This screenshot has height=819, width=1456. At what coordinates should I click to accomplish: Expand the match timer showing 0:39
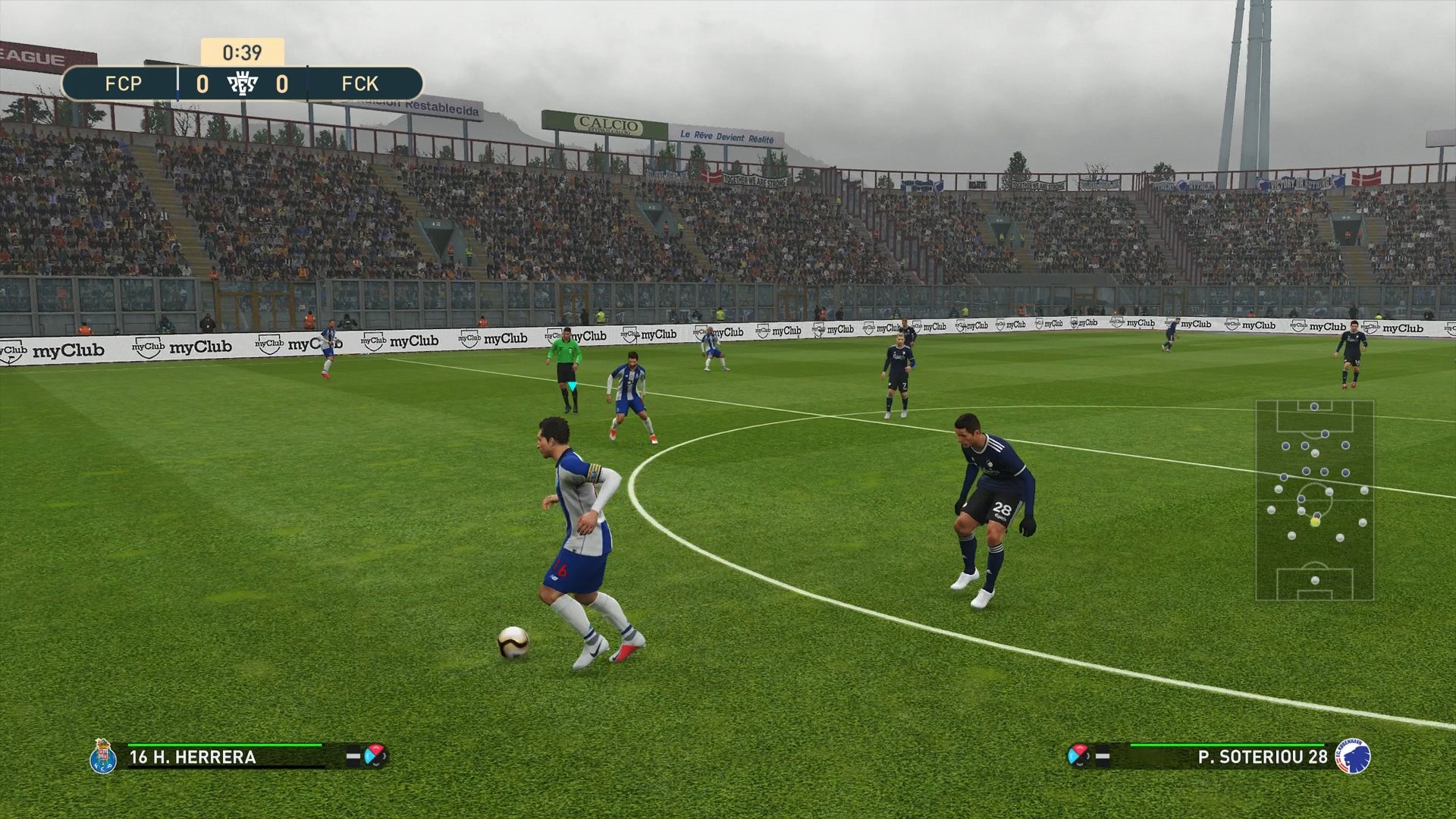[x=241, y=53]
